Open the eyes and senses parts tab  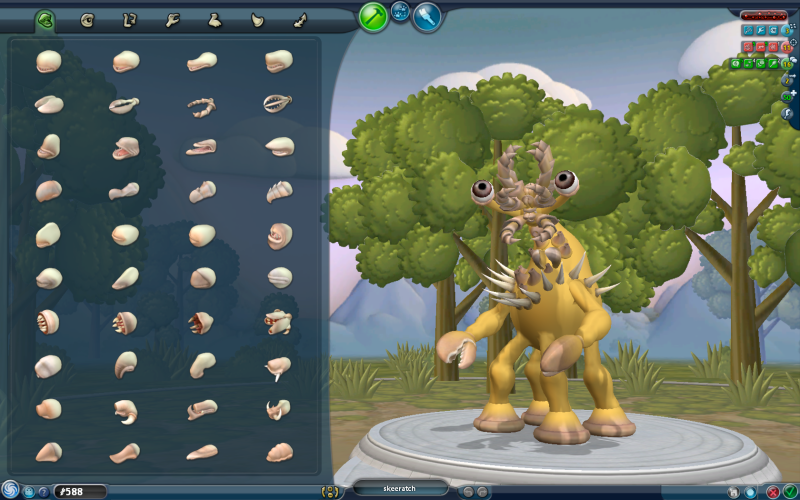[87, 19]
